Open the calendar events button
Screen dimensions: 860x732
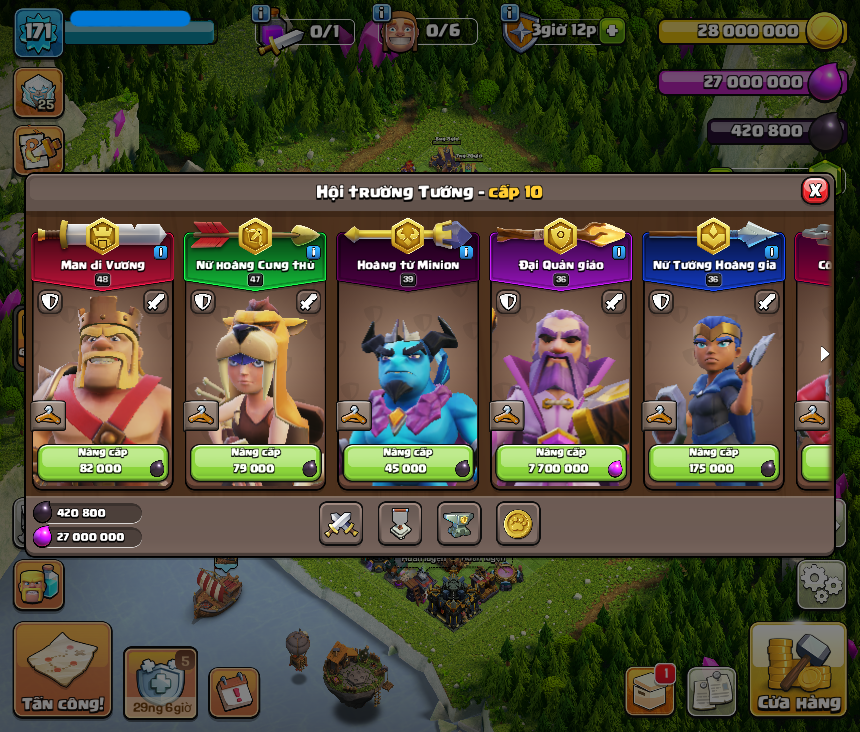pos(234,692)
